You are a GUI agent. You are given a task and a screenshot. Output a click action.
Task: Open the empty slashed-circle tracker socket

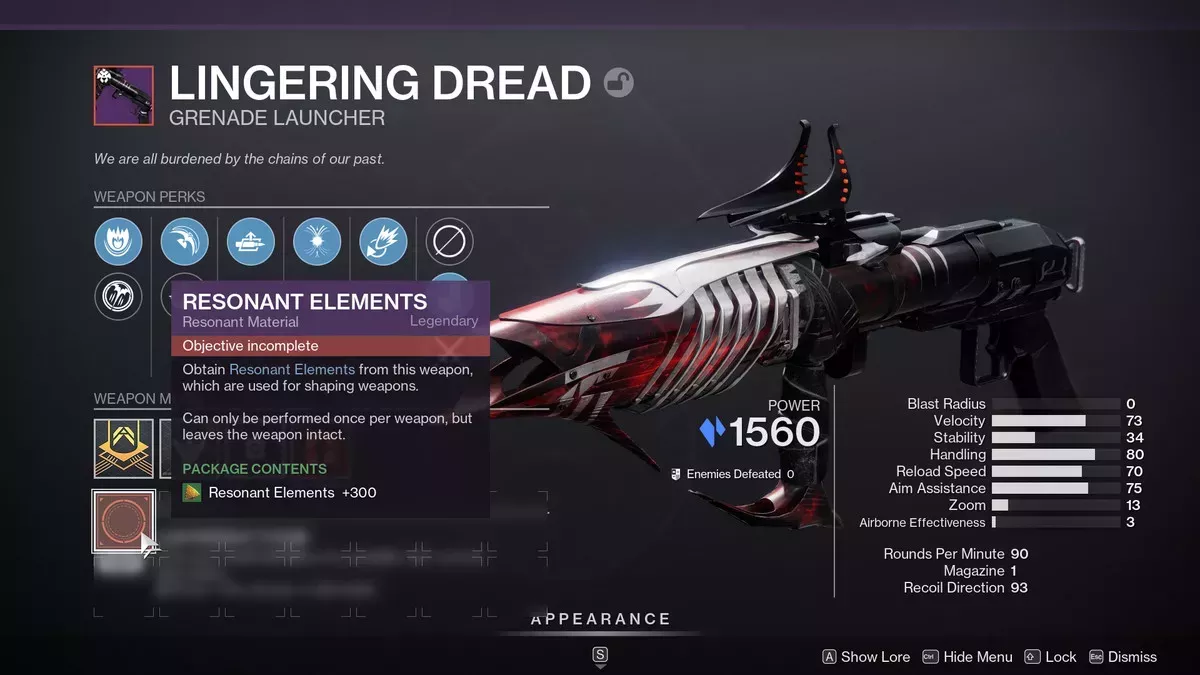[449, 242]
